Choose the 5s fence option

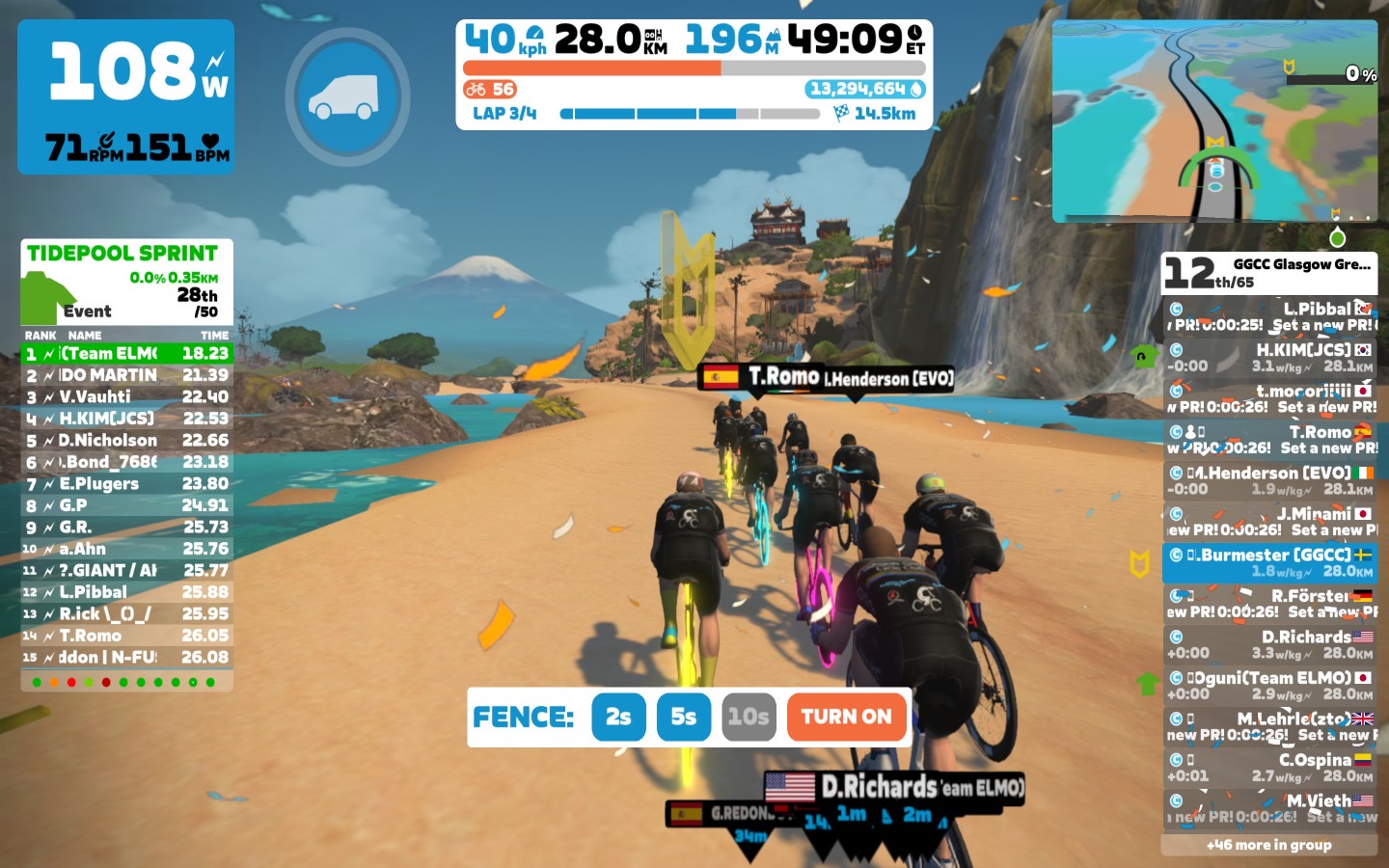point(684,717)
